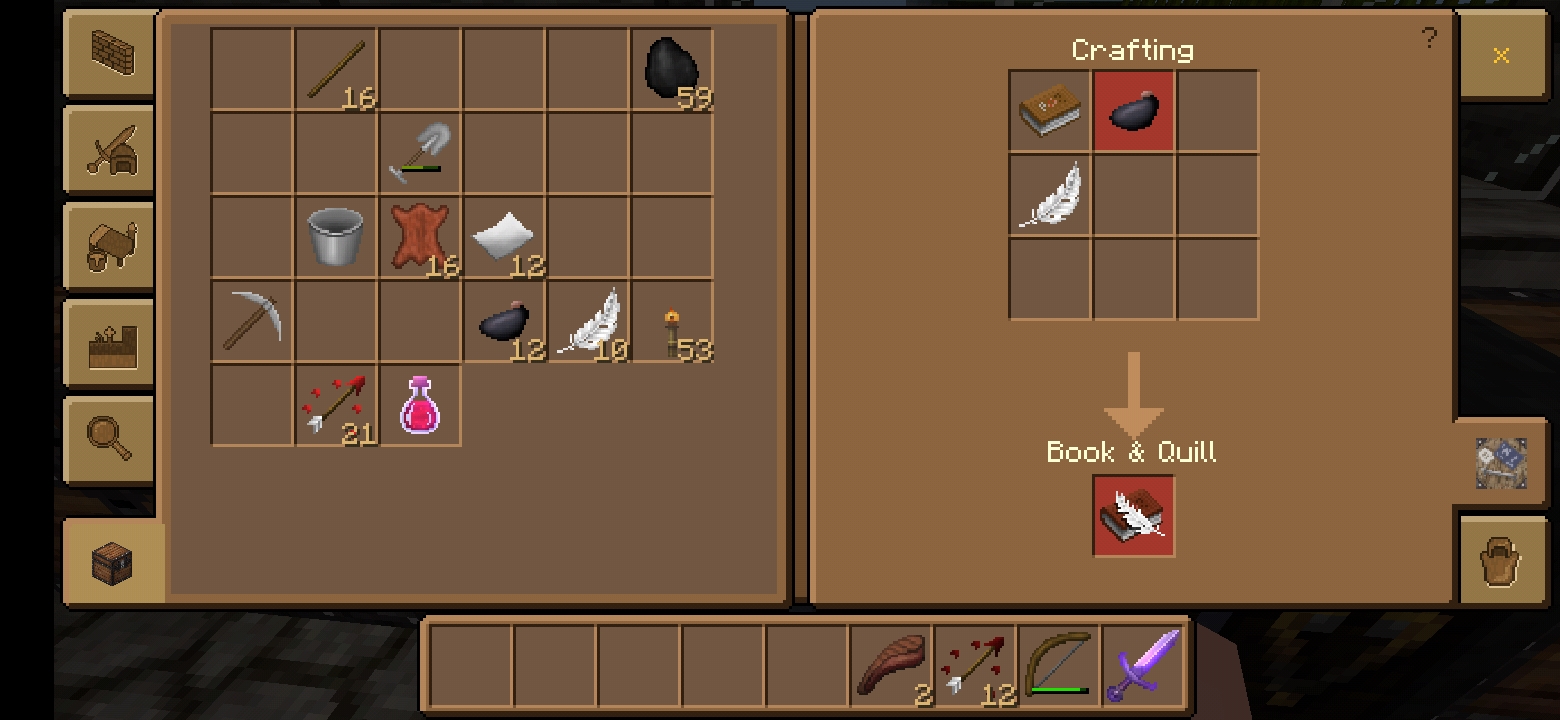Viewport: 1560px width, 720px height.
Task: Pick the iron pickaxe in inventory
Action: point(252,321)
